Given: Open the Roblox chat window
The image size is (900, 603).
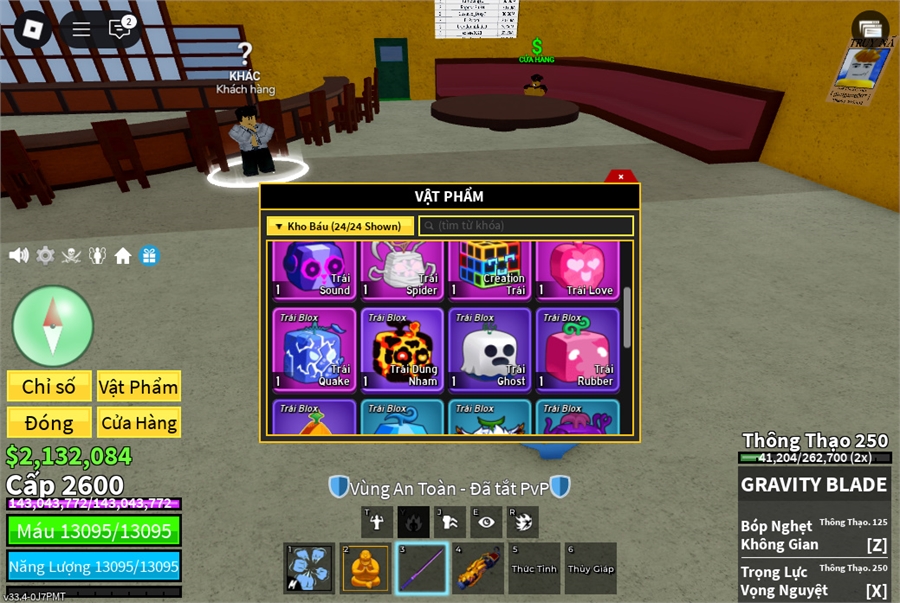Looking at the screenshot, I should 120,29.
